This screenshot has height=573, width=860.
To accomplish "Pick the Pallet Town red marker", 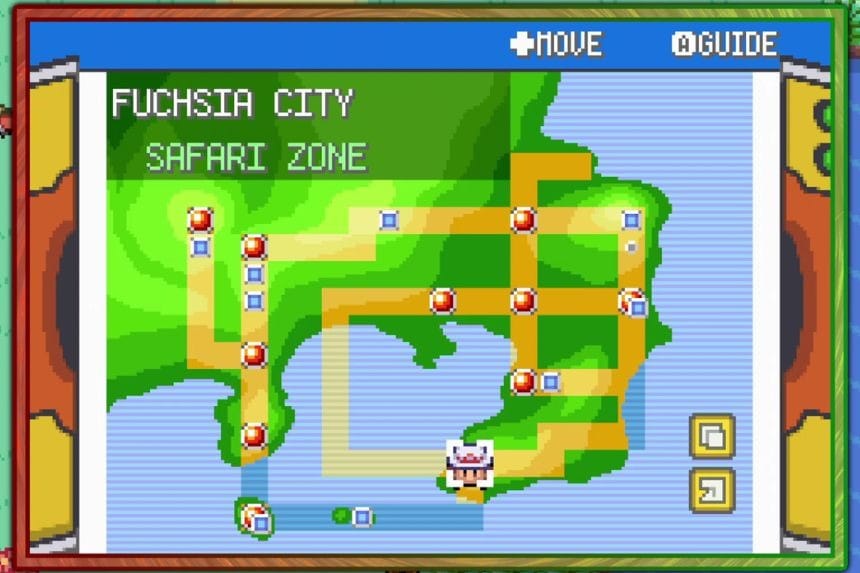I will tap(254, 435).
